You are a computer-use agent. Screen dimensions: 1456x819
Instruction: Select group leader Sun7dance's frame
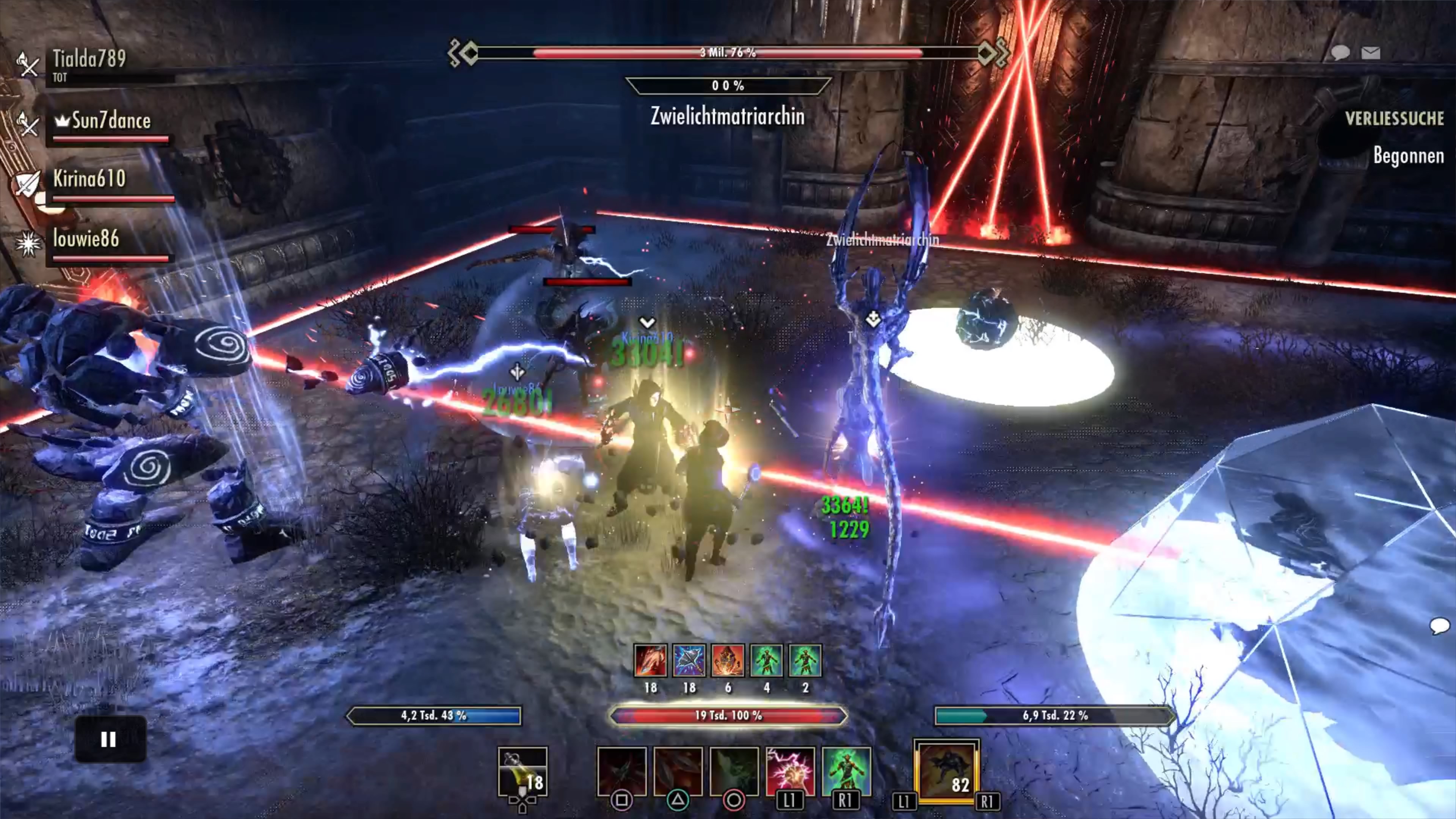click(111, 121)
